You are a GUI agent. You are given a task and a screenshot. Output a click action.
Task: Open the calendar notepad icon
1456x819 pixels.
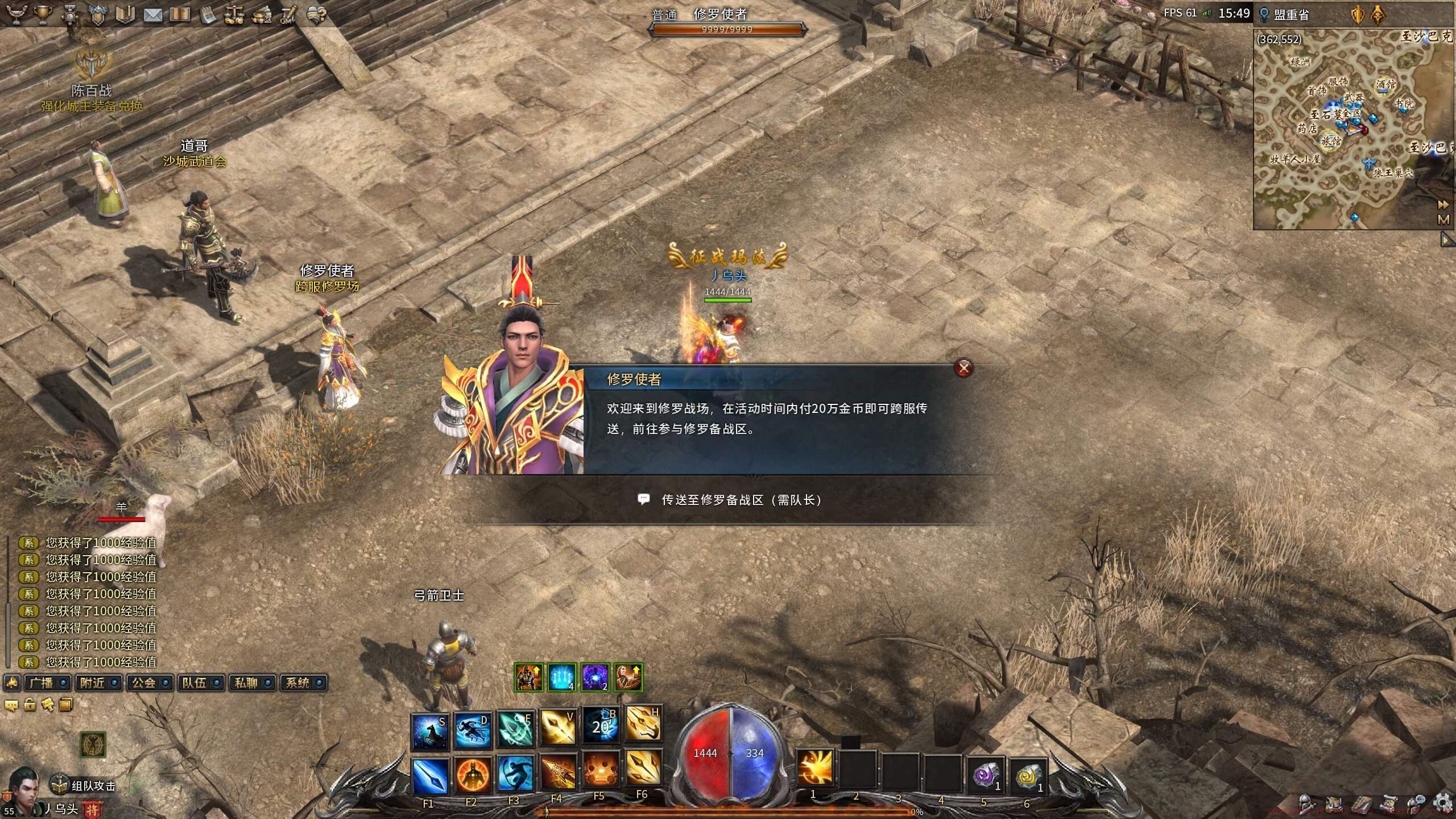tap(207, 15)
